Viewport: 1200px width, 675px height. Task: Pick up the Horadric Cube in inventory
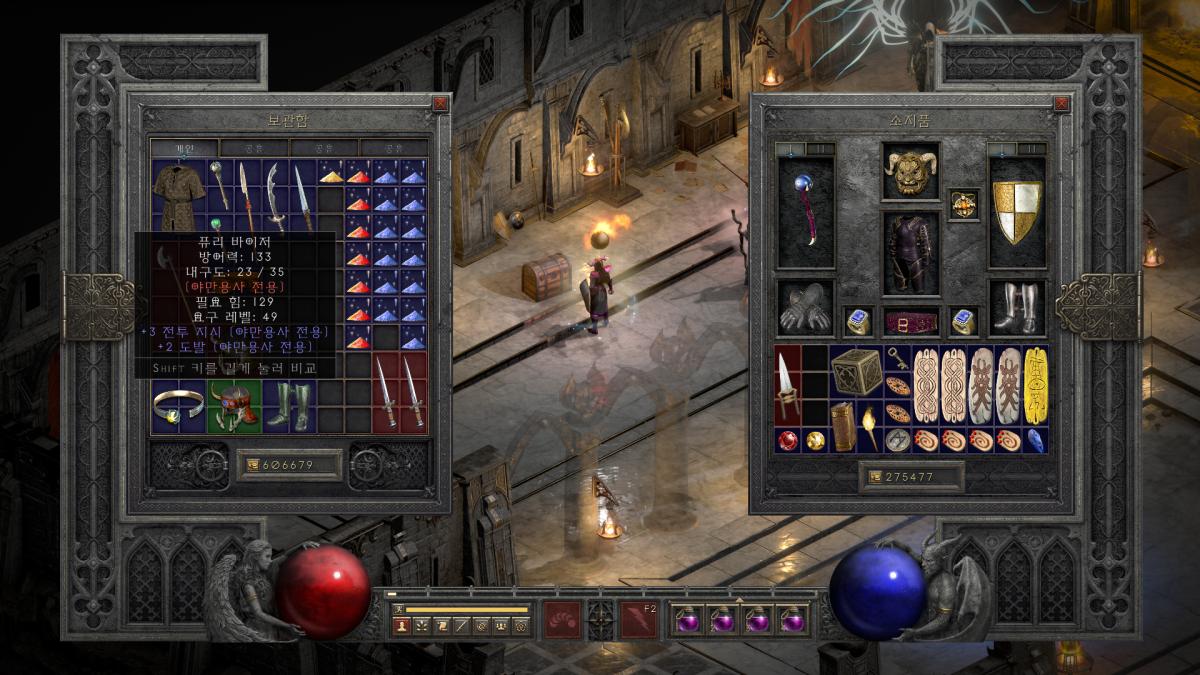point(856,370)
